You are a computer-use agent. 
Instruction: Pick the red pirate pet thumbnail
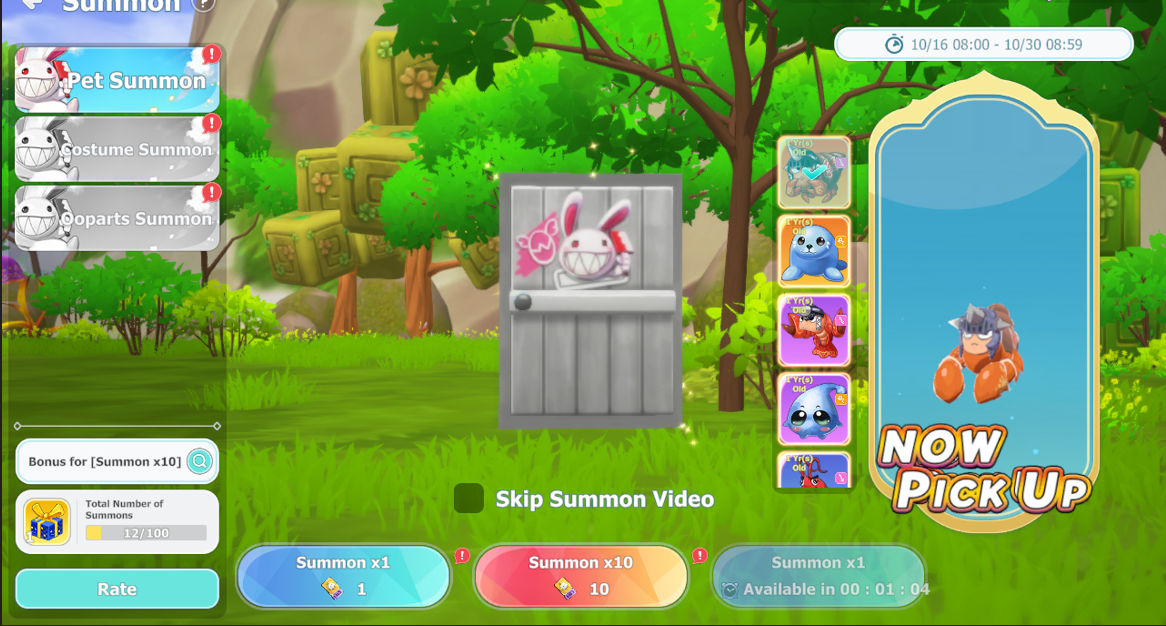[814, 330]
